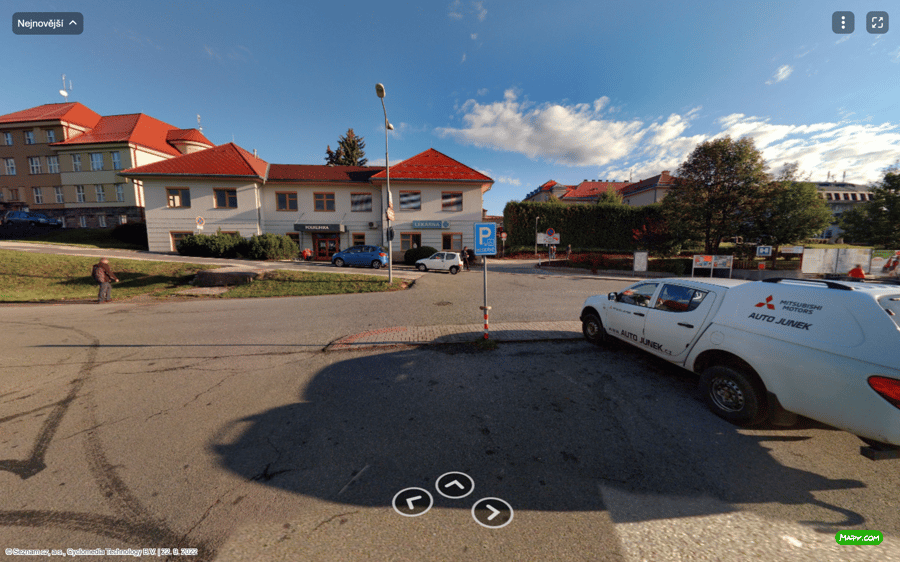This screenshot has height=562, width=900.
Task: Toggle fullscreen panorama view
Action: pyautogui.click(x=877, y=23)
